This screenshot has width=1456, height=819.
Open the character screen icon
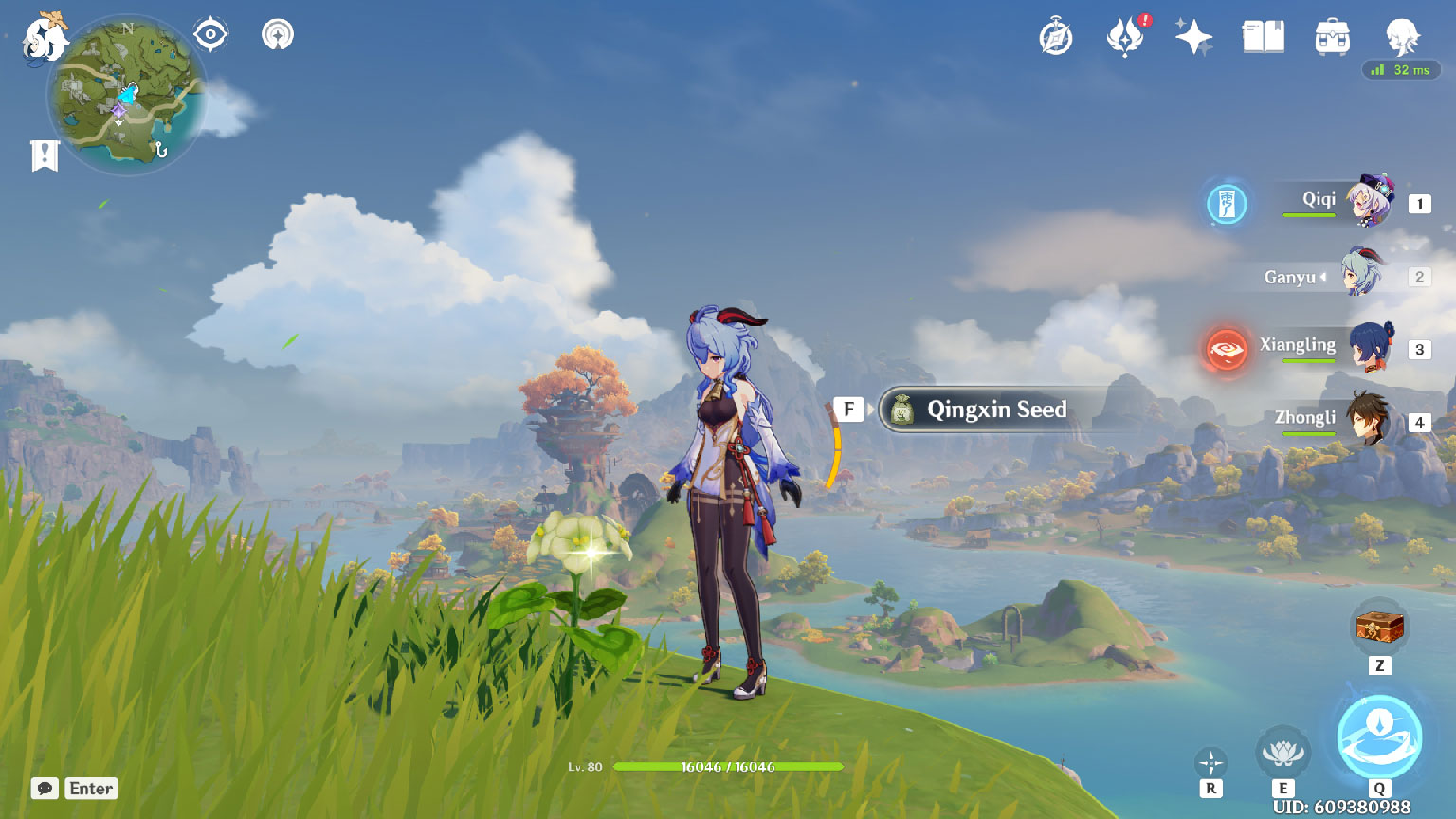(1402, 38)
